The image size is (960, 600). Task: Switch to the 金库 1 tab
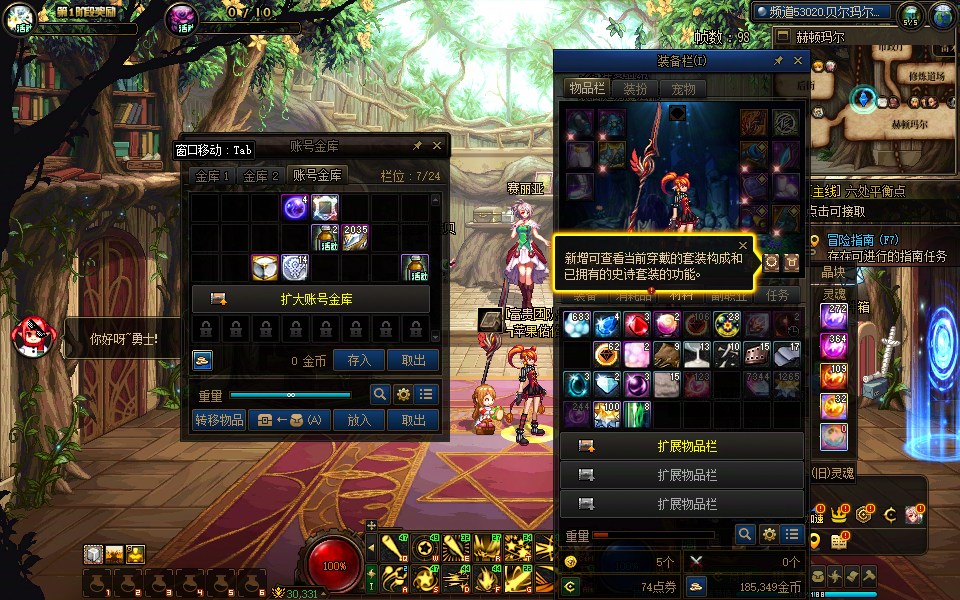[212, 176]
